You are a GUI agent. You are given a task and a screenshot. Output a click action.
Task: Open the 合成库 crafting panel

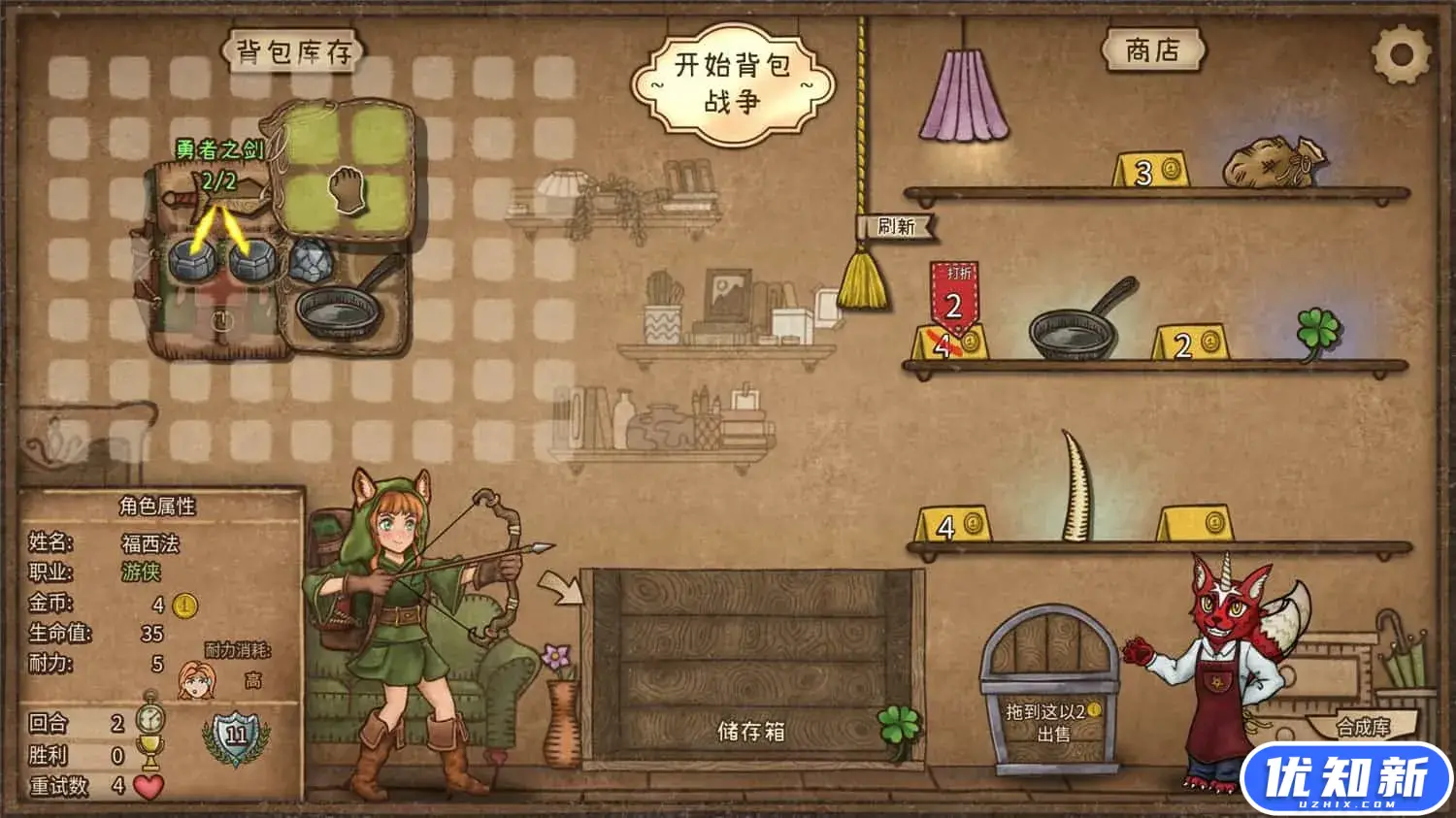coord(1366,726)
